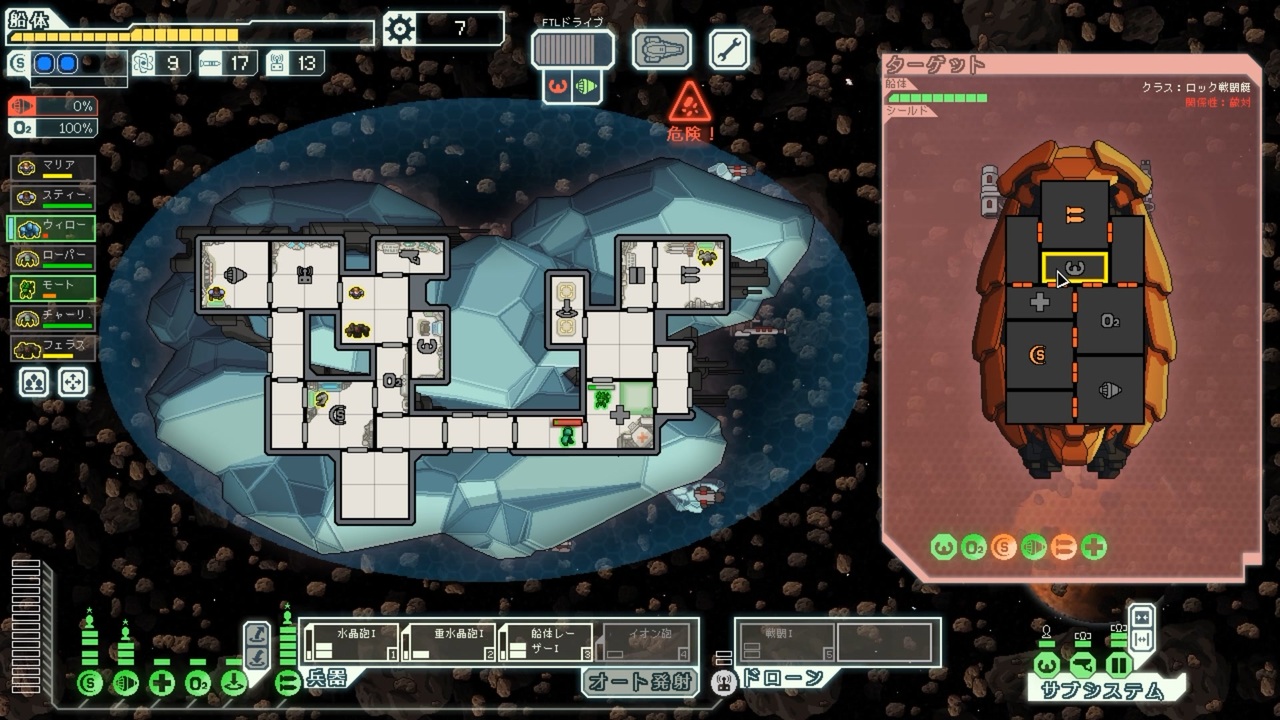Target the enemy ship's O2 room

[x=1109, y=322]
